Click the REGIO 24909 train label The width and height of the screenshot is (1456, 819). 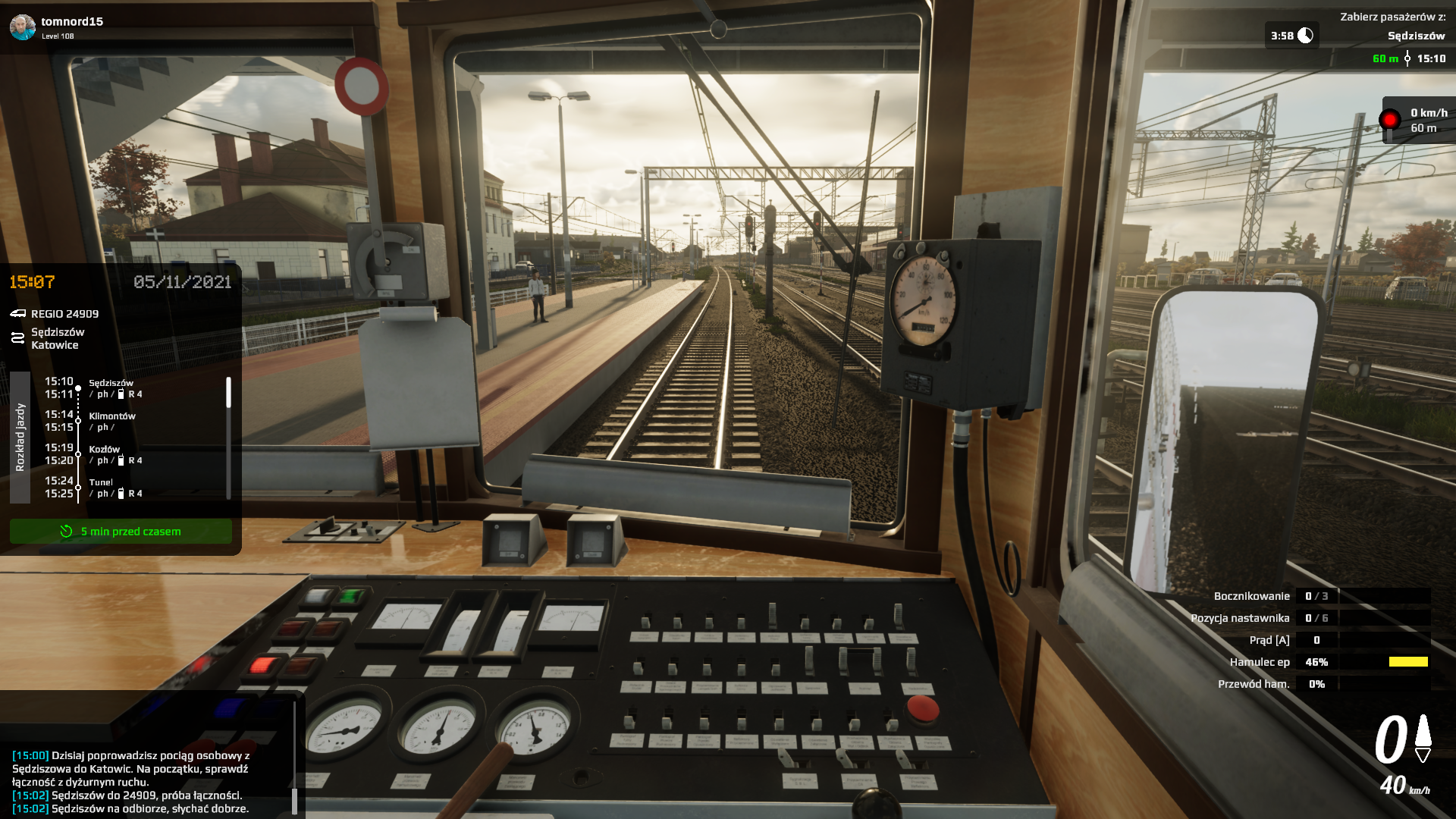(x=64, y=314)
